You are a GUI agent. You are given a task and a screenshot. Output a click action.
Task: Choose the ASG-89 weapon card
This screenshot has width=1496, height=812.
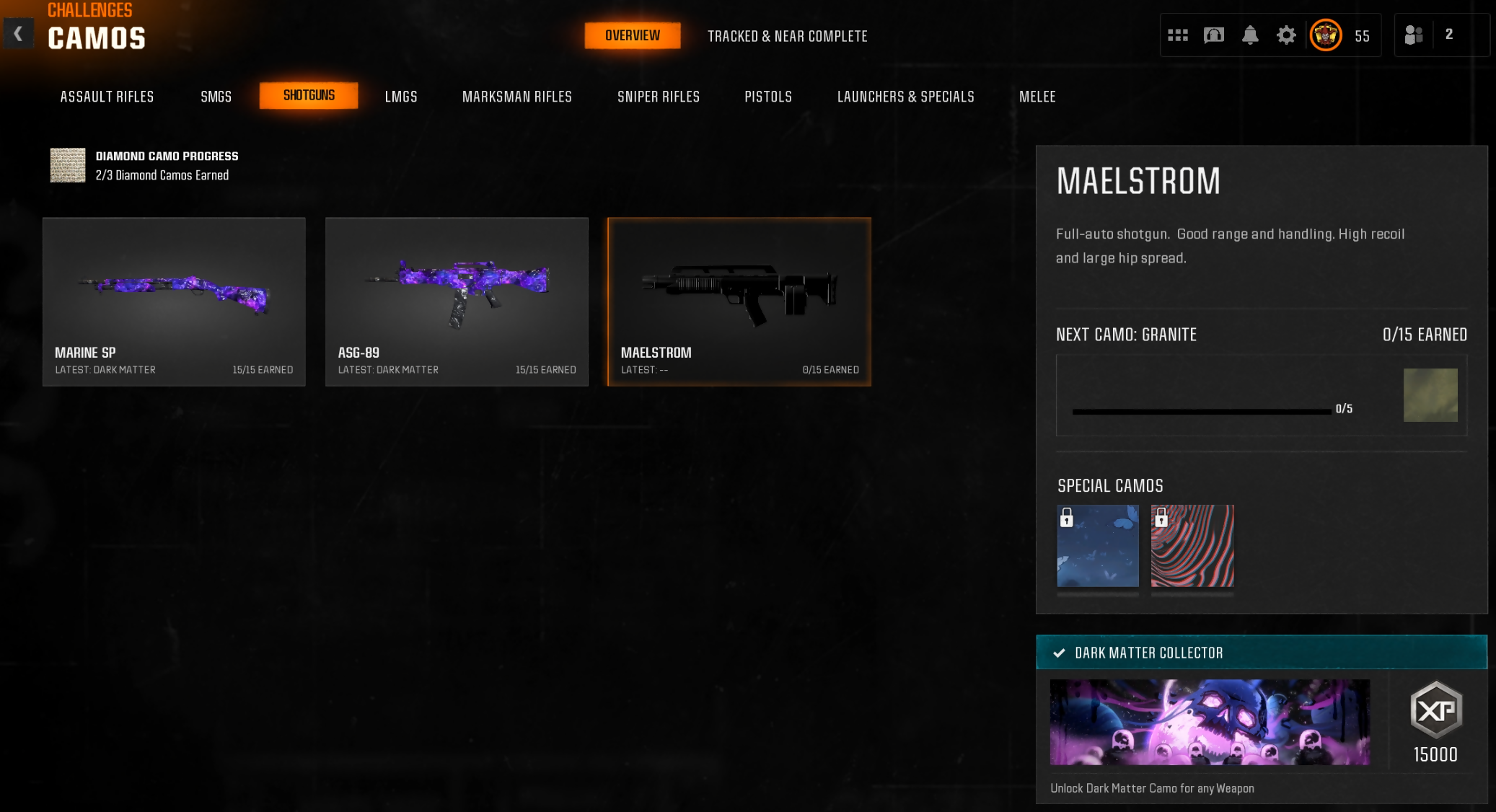pos(457,301)
